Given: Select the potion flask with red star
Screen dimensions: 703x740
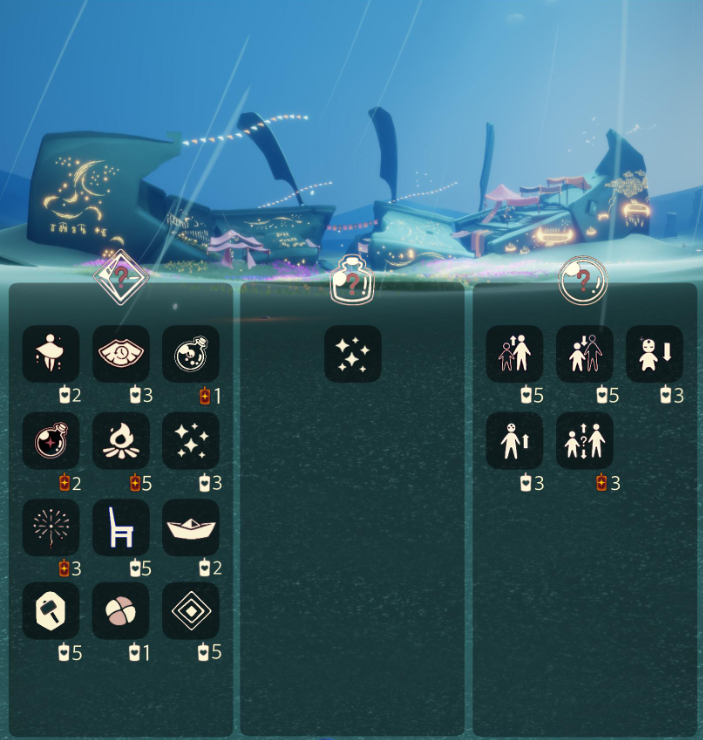Looking at the screenshot, I should (x=51, y=441).
